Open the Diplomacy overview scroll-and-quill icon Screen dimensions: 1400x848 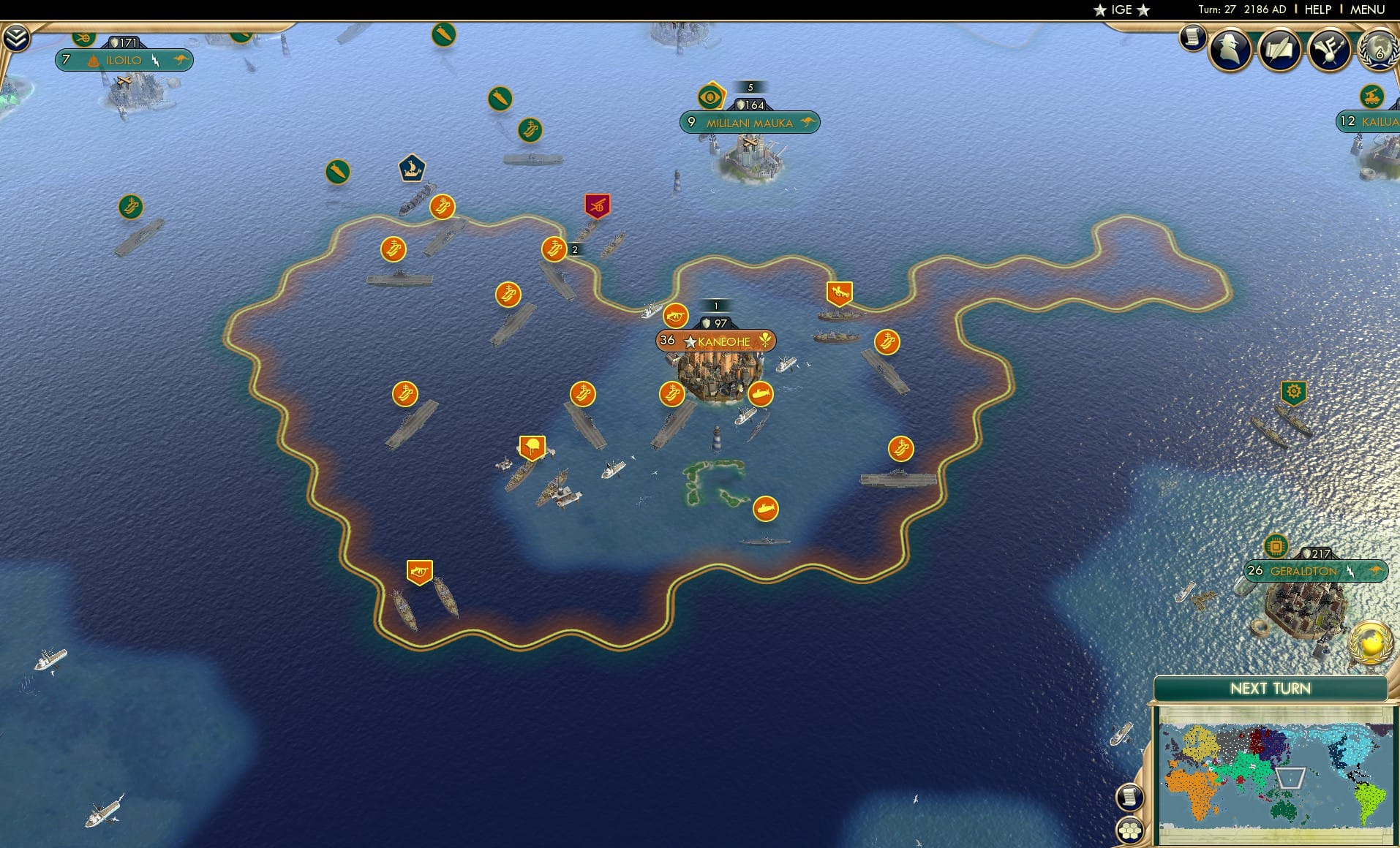(x=1281, y=50)
